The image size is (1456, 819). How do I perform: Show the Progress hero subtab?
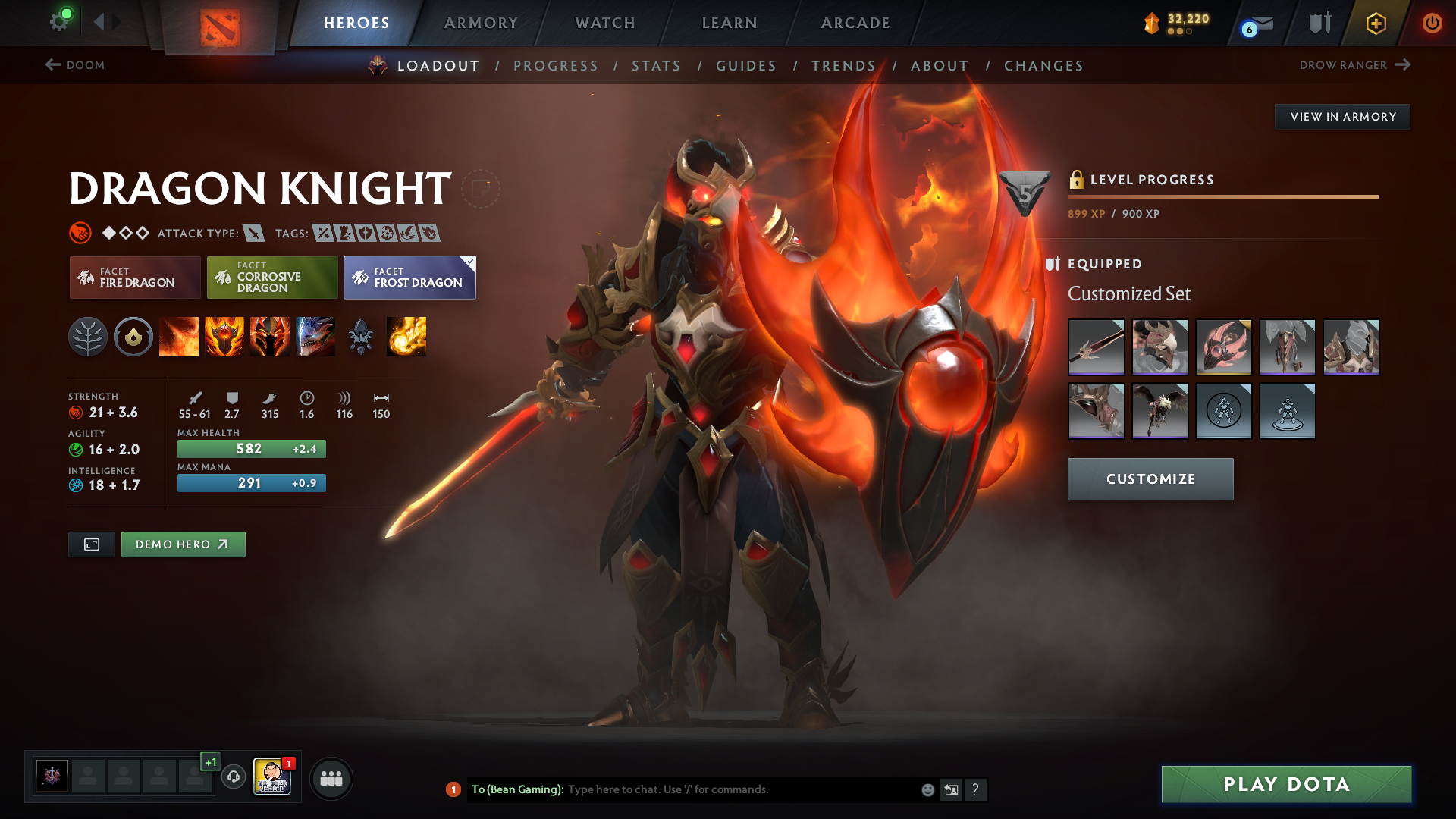pos(556,66)
